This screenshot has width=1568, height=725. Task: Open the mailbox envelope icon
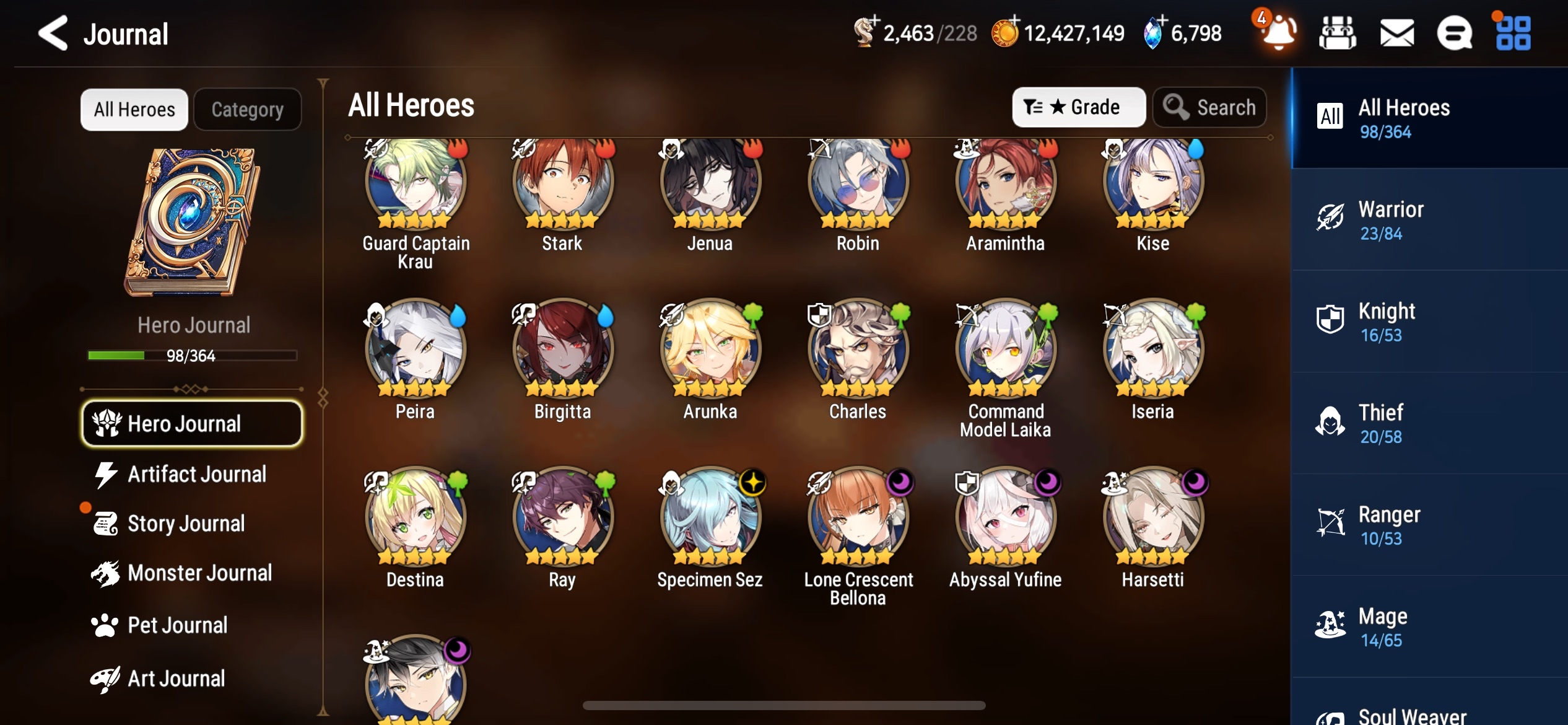(1396, 33)
